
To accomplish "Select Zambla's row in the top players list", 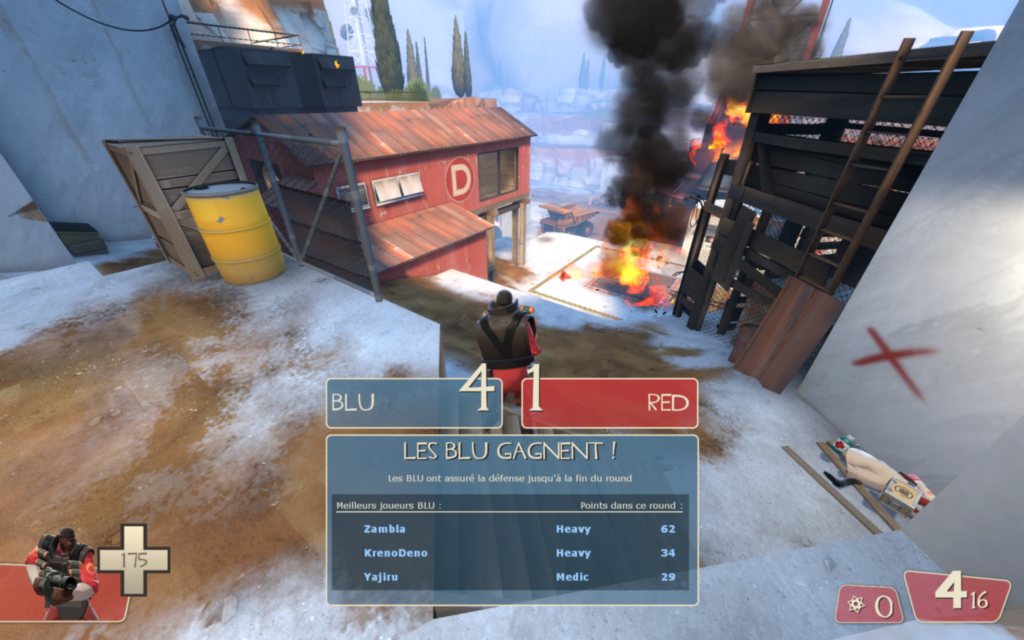I will pos(511,529).
